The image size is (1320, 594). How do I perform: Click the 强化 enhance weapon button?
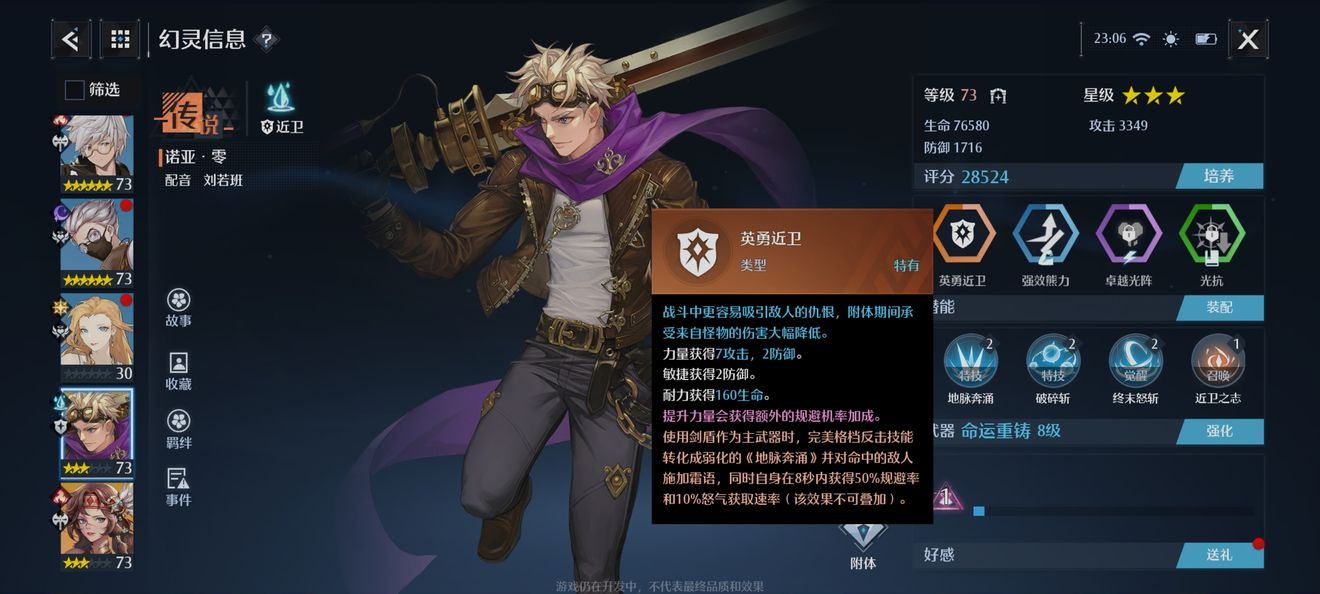pos(1219,431)
